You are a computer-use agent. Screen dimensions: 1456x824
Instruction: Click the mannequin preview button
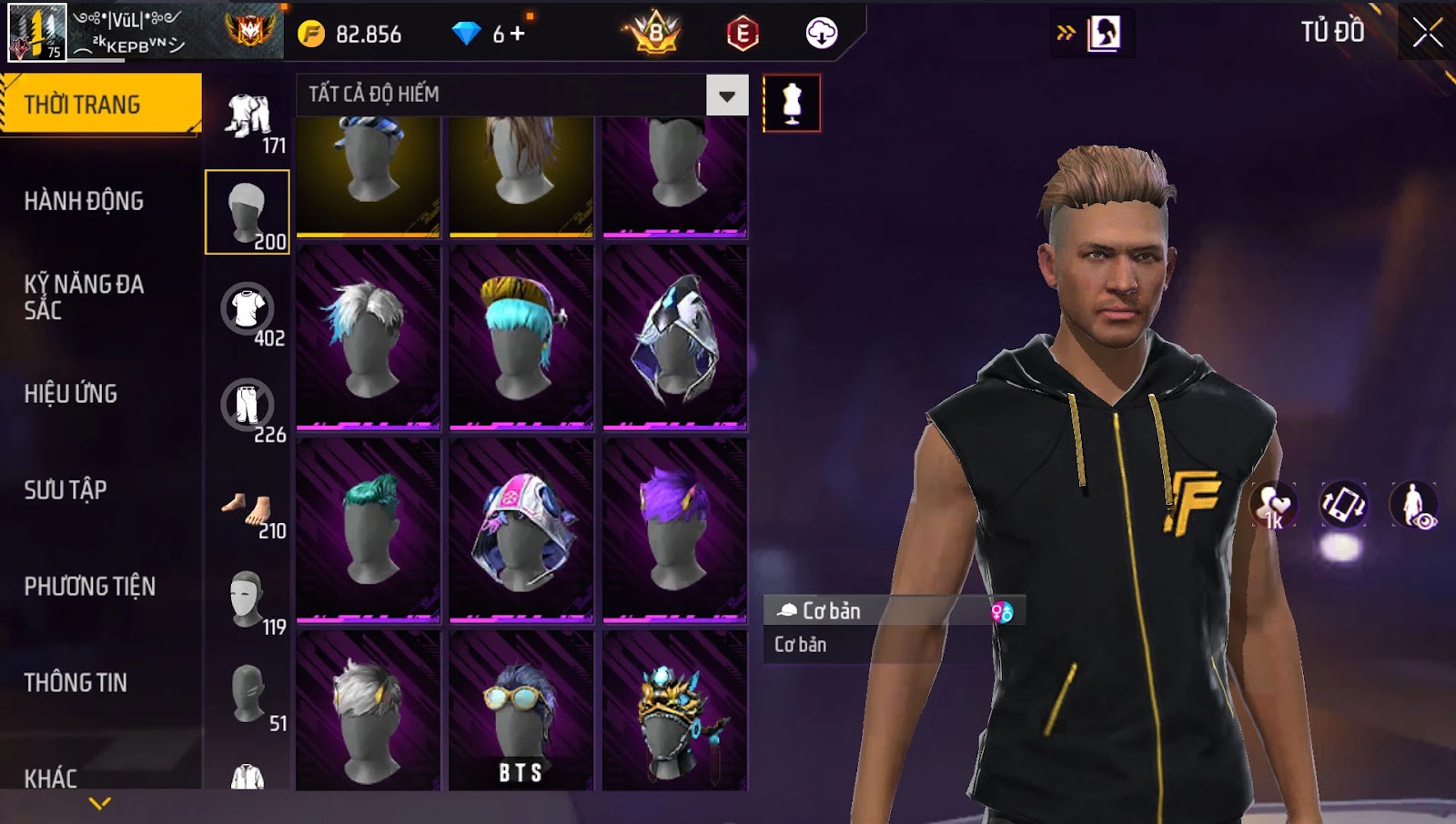click(x=792, y=104)
